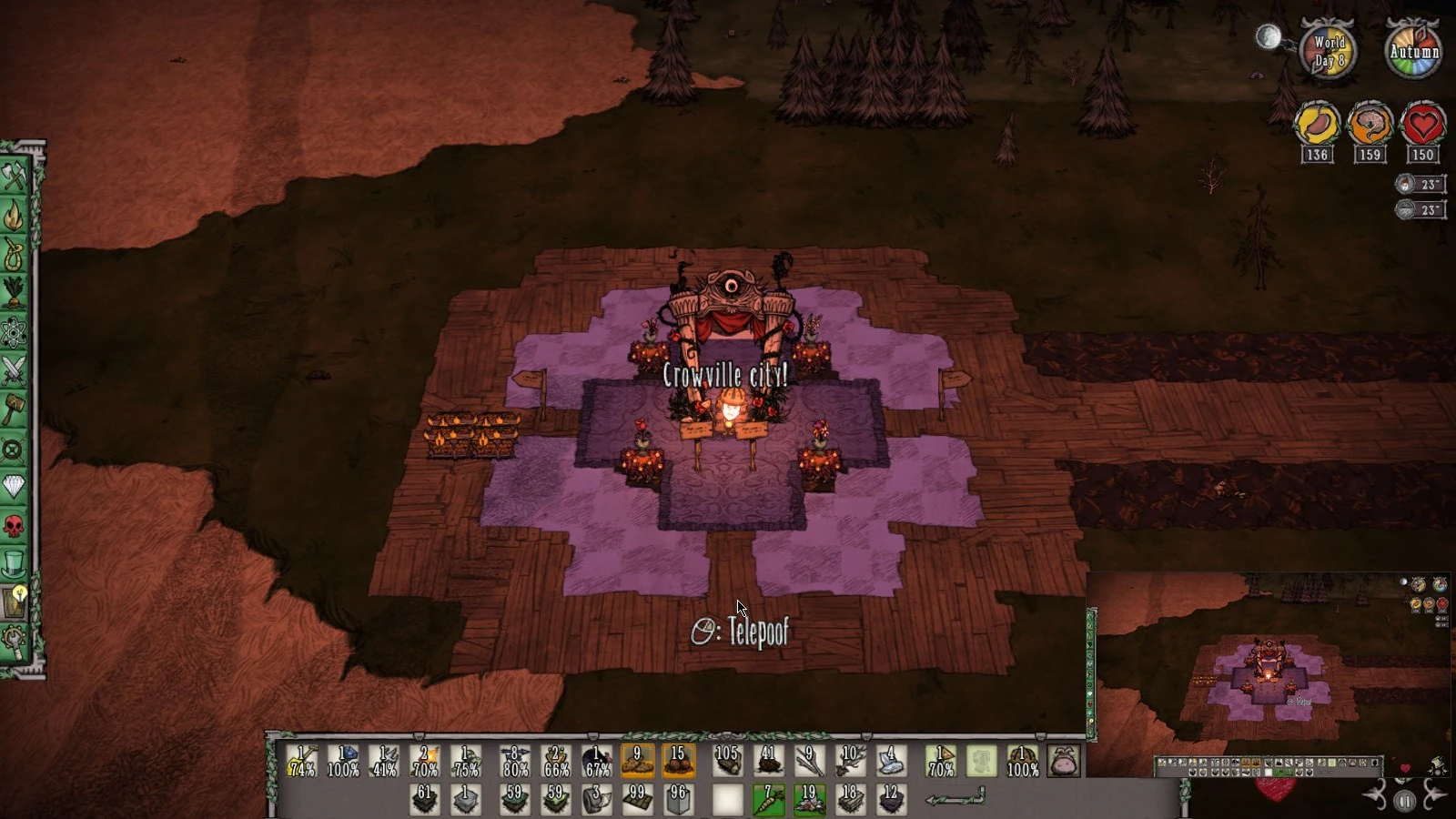The image size is (1456, 819).
Task: Toggle pause on the split-screen player HUD
Action: pyautogui.click(x=1405, y=800)
